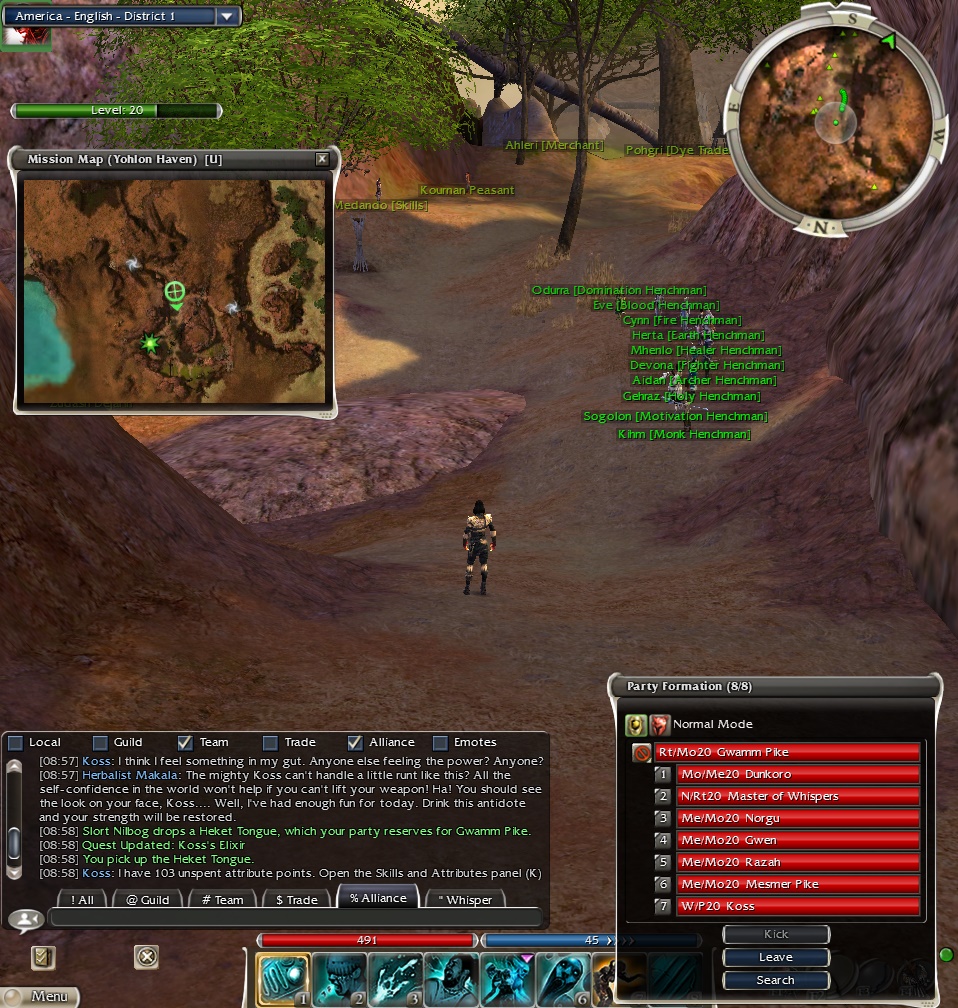Viewport: 958px width, 1008px height.
Task: Select Koss in the party list
Action: pos(797,906)
